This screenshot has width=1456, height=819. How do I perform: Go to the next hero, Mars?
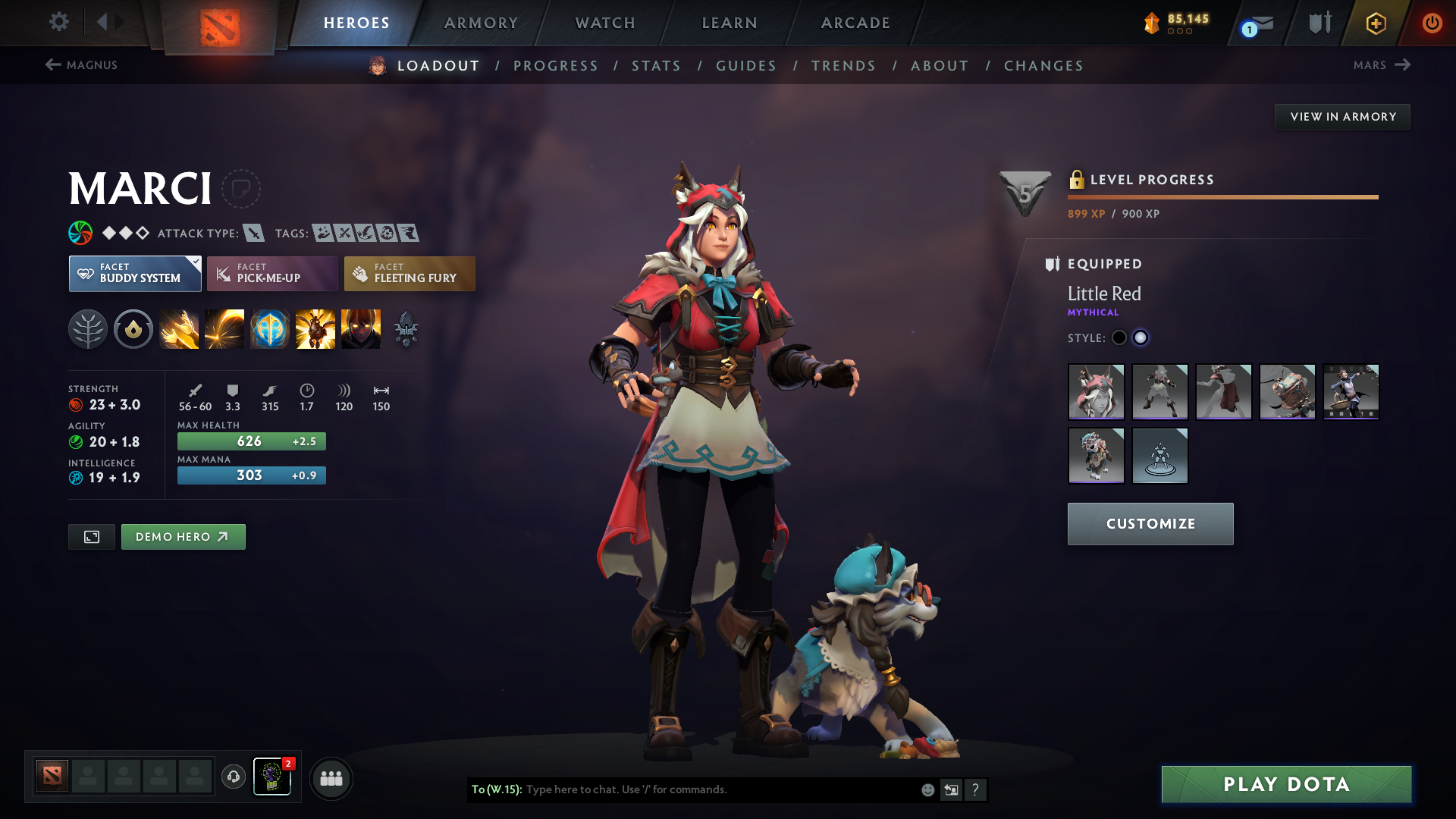tap(1382, 65)
